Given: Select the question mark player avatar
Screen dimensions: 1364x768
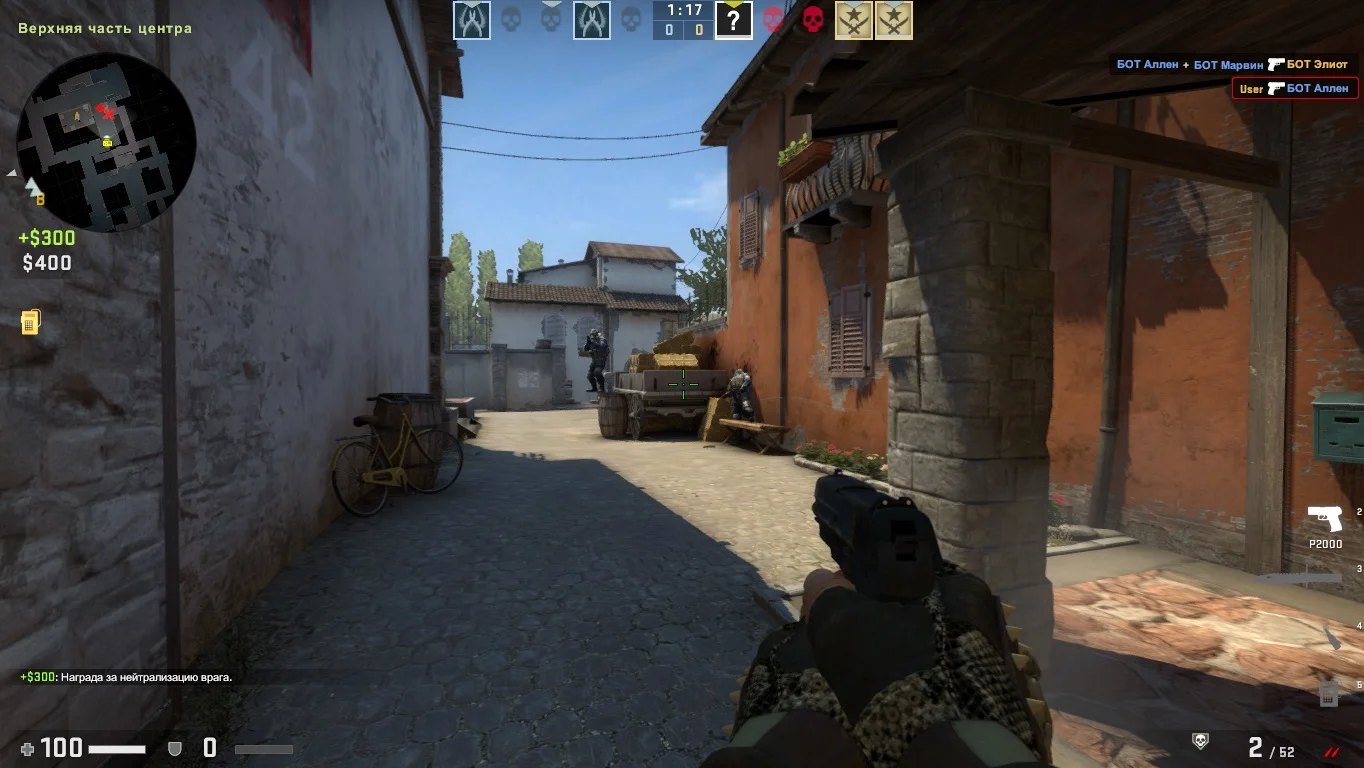Looking at the screenshot, I should [733, 20].
